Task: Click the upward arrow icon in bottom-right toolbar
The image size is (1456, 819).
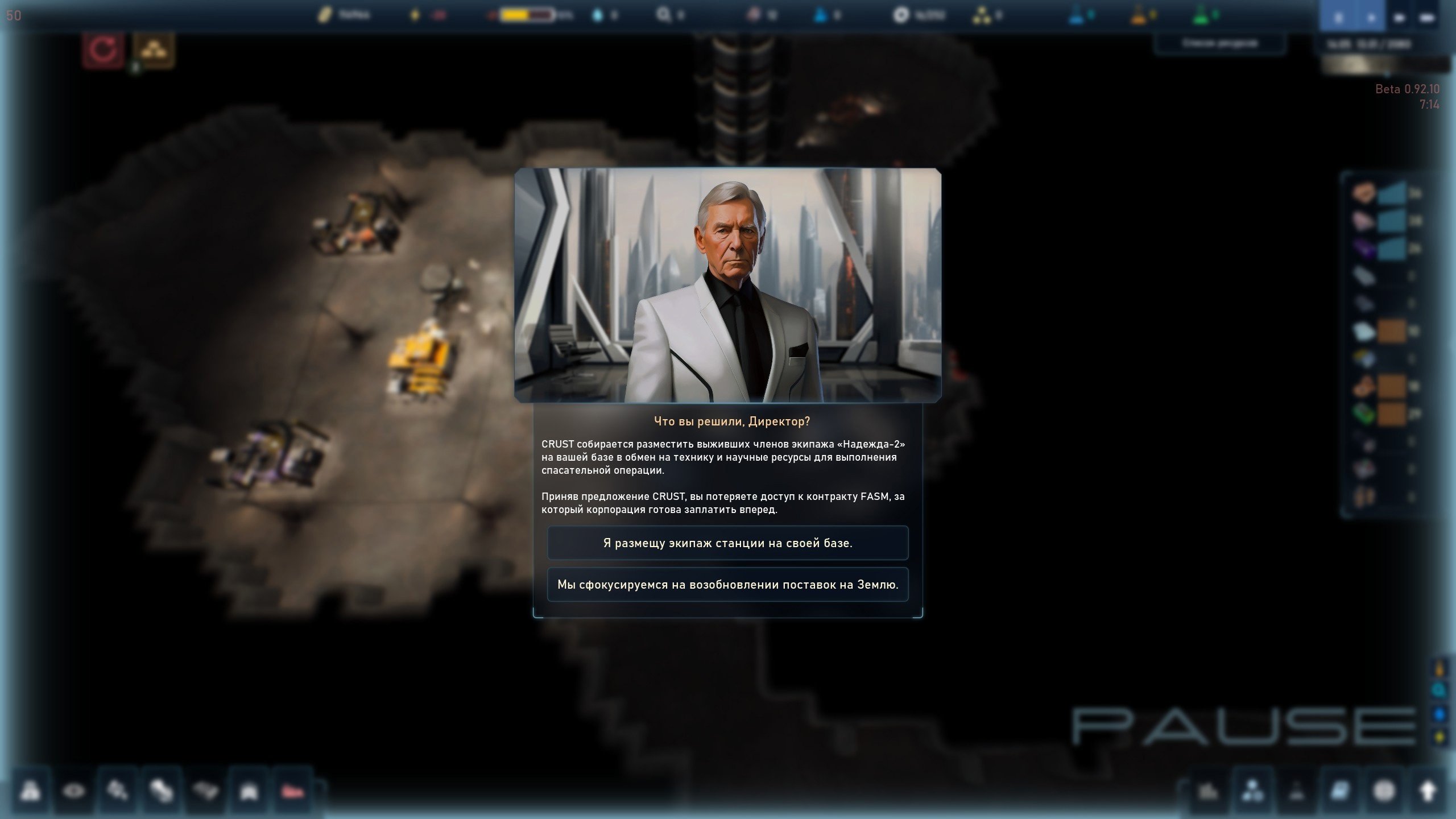Action: point(1428,791)
